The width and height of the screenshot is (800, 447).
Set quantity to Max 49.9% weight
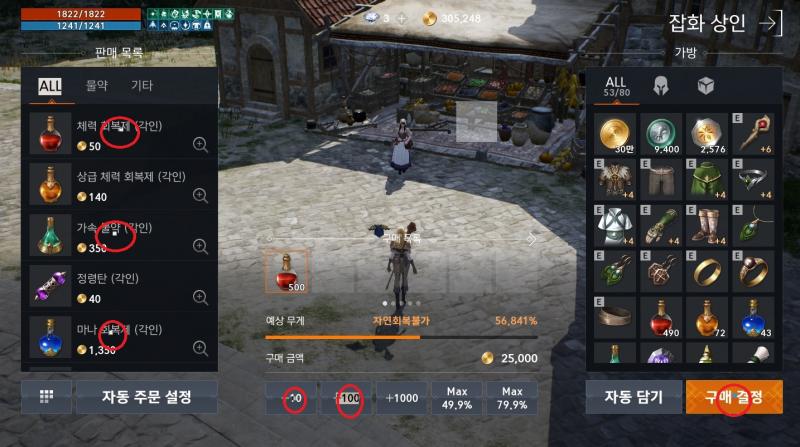pos(458,397)
